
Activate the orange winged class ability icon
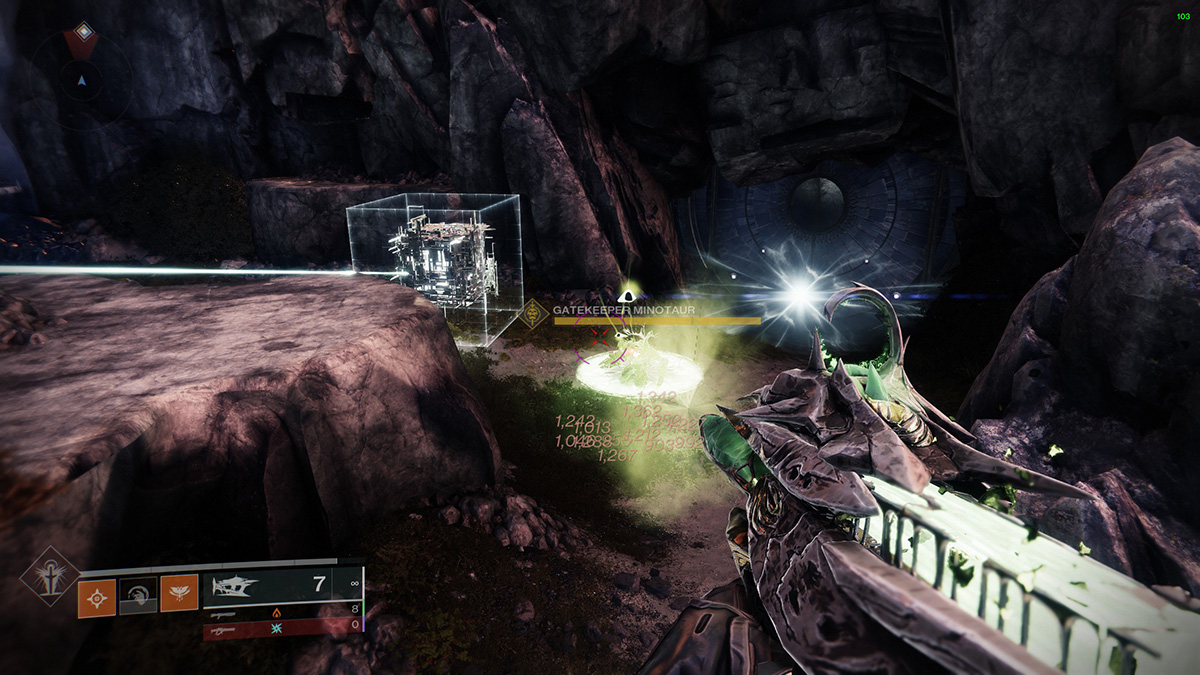coord(180,598)
